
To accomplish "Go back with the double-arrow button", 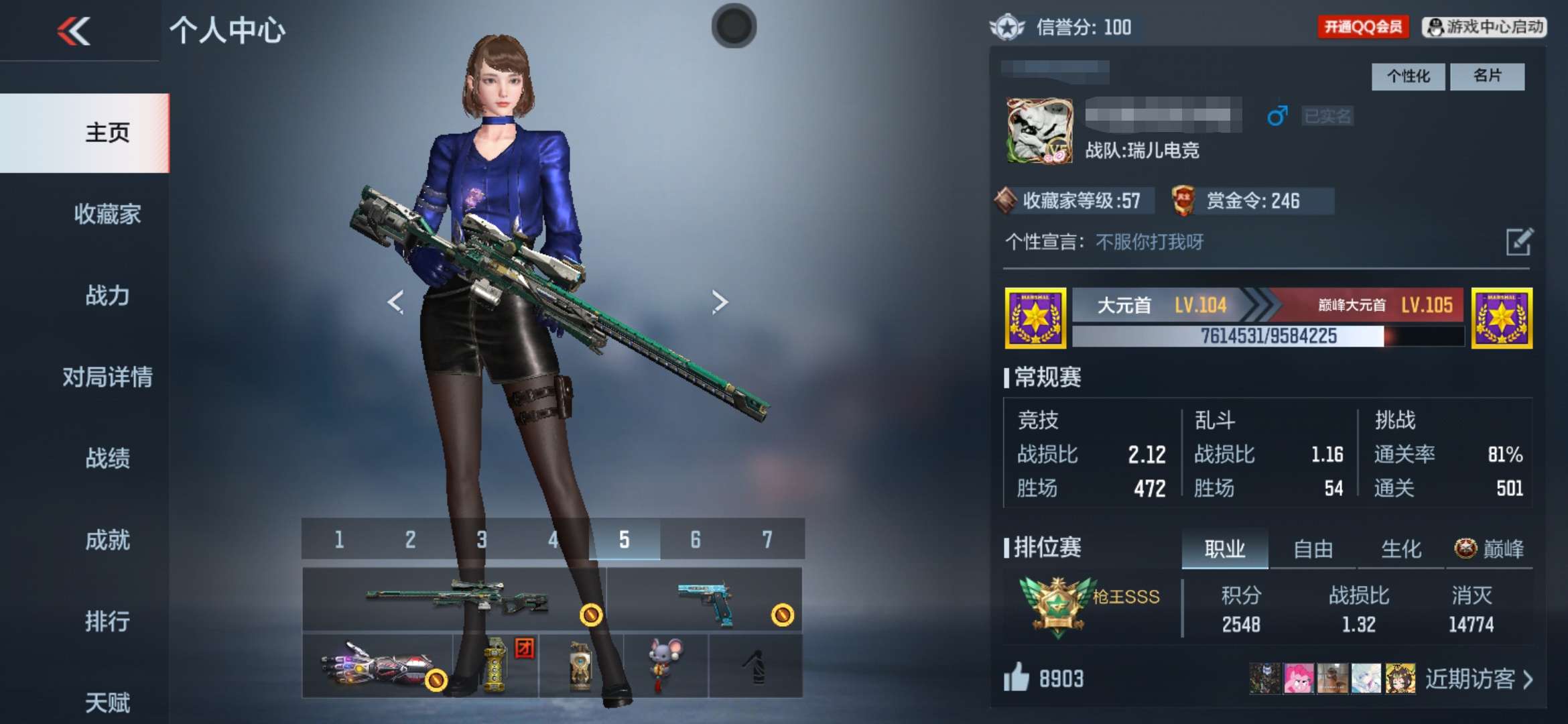I will (74, 31).
